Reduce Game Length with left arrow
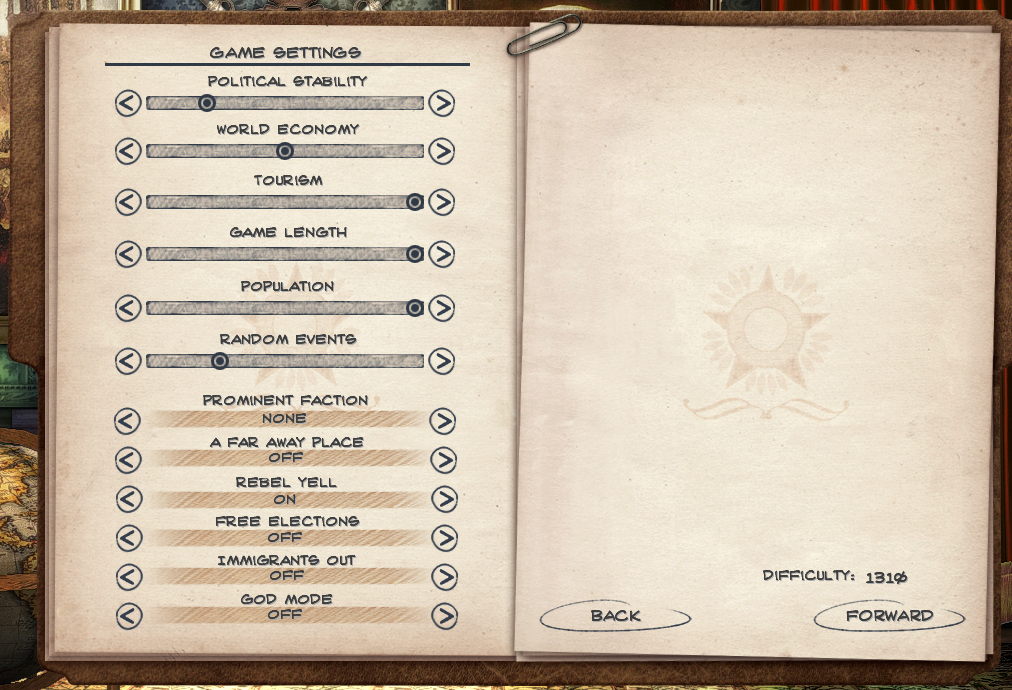This screenshot has height=690, width=1012. (x=128, y=254)
